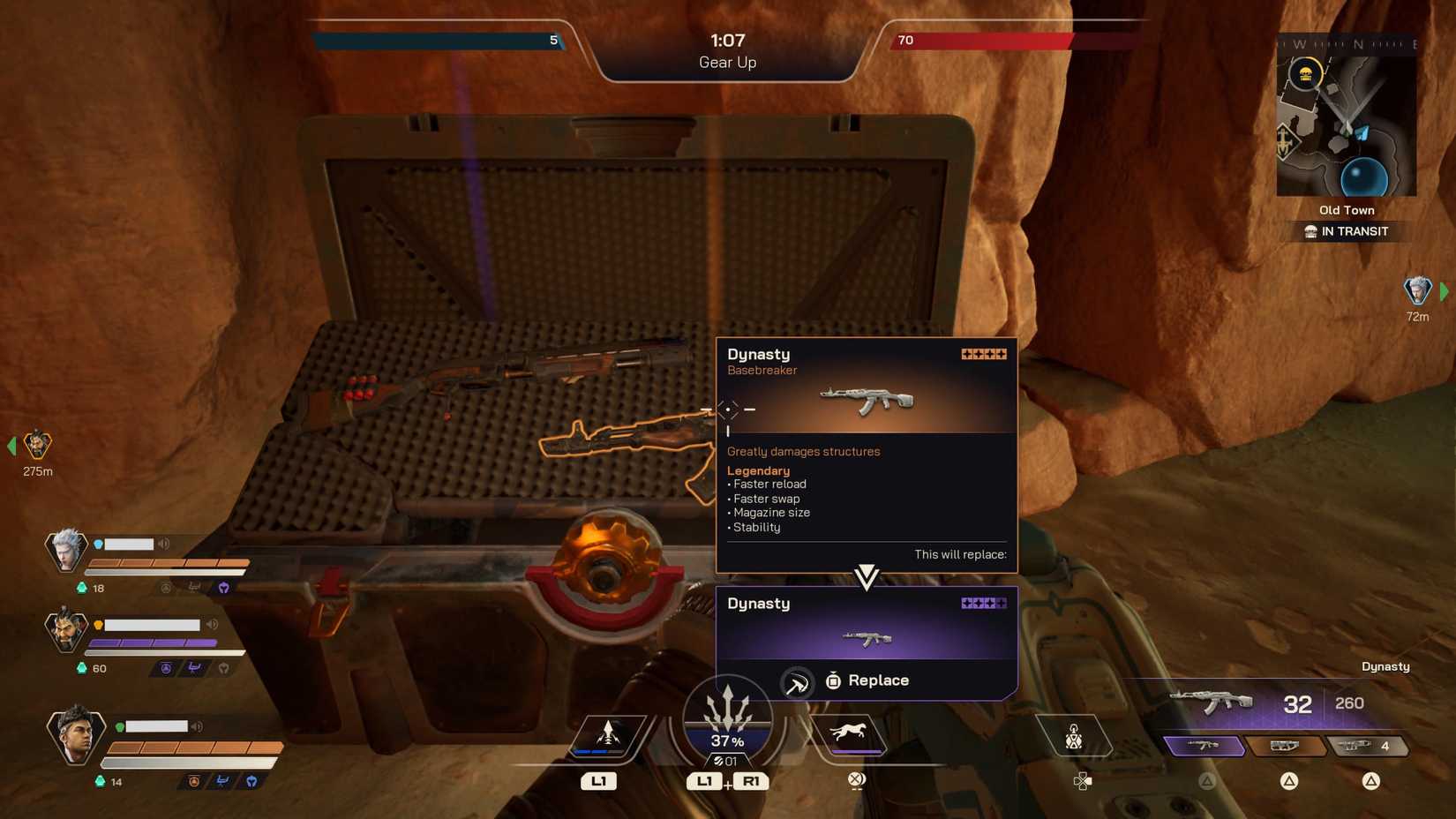
Task: Choose the Replace option for Dynasty
Action: coord(867,680)
